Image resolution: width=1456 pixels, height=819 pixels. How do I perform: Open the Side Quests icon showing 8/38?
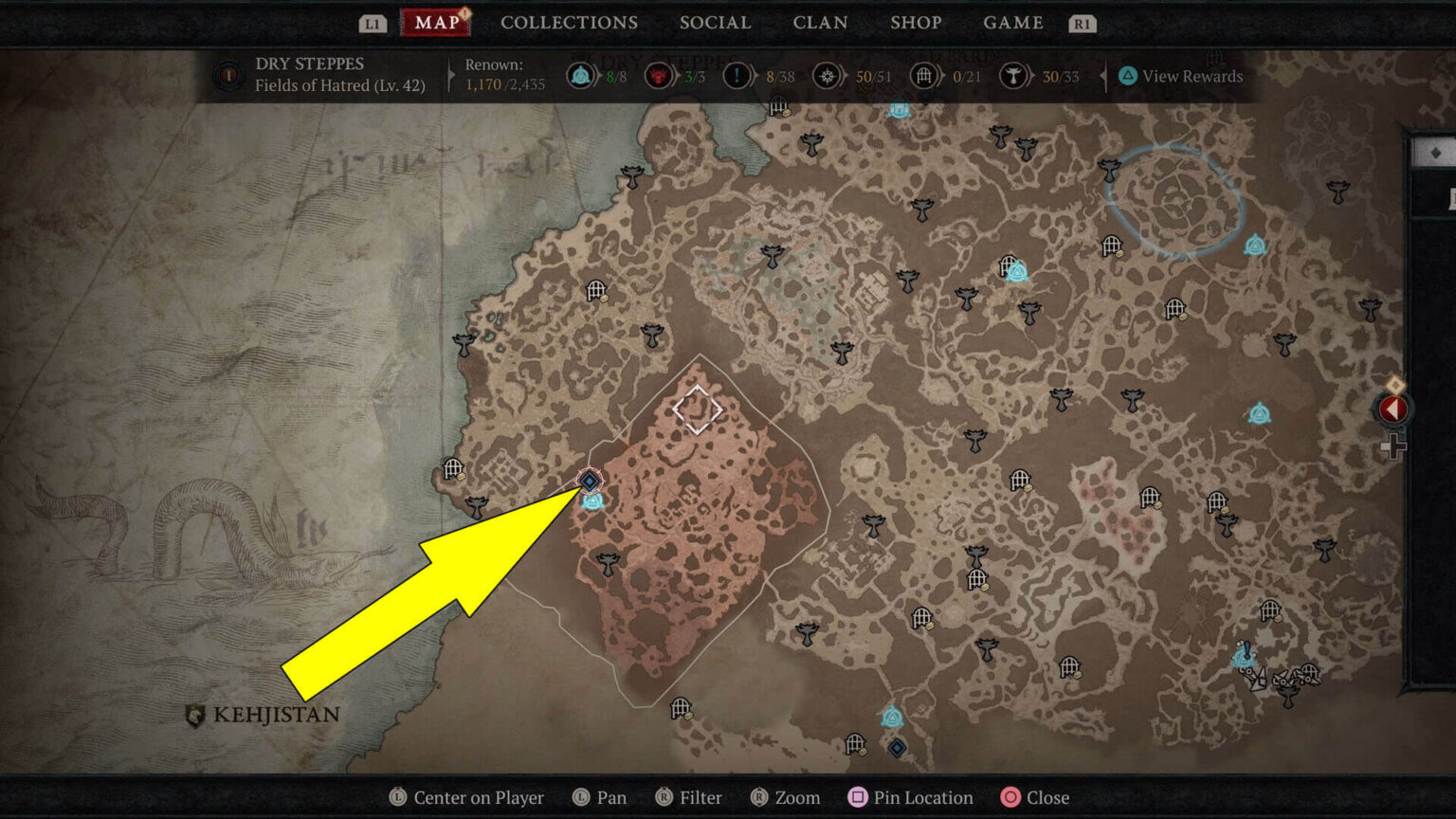click(x=737, y=76)
